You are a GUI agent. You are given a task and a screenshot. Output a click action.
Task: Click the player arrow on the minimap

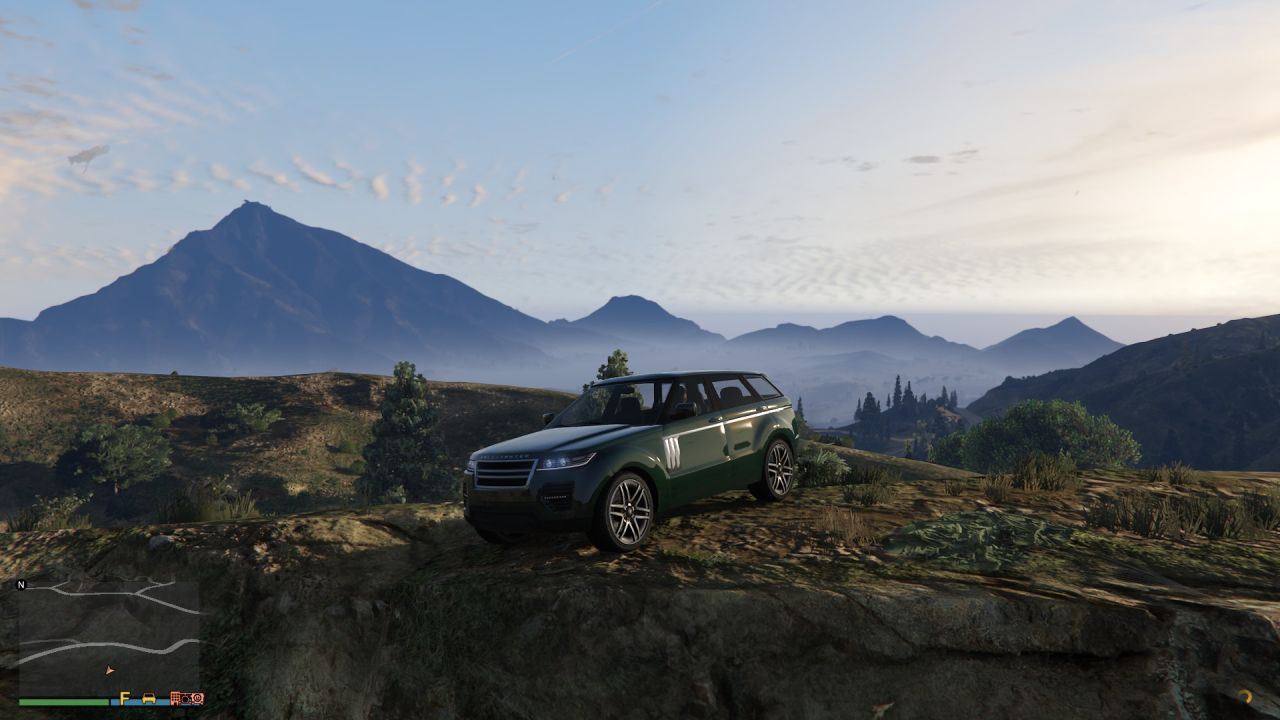coord(110,670)
